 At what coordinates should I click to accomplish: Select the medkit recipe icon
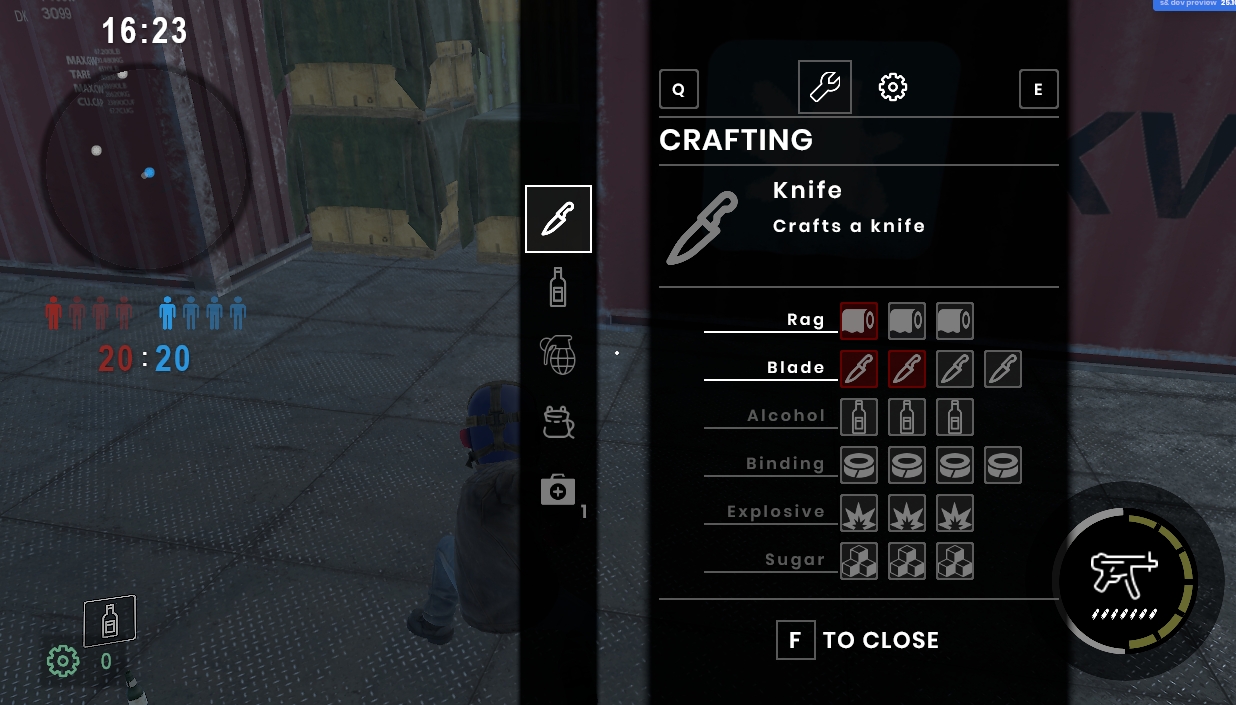tap(558, 490)
